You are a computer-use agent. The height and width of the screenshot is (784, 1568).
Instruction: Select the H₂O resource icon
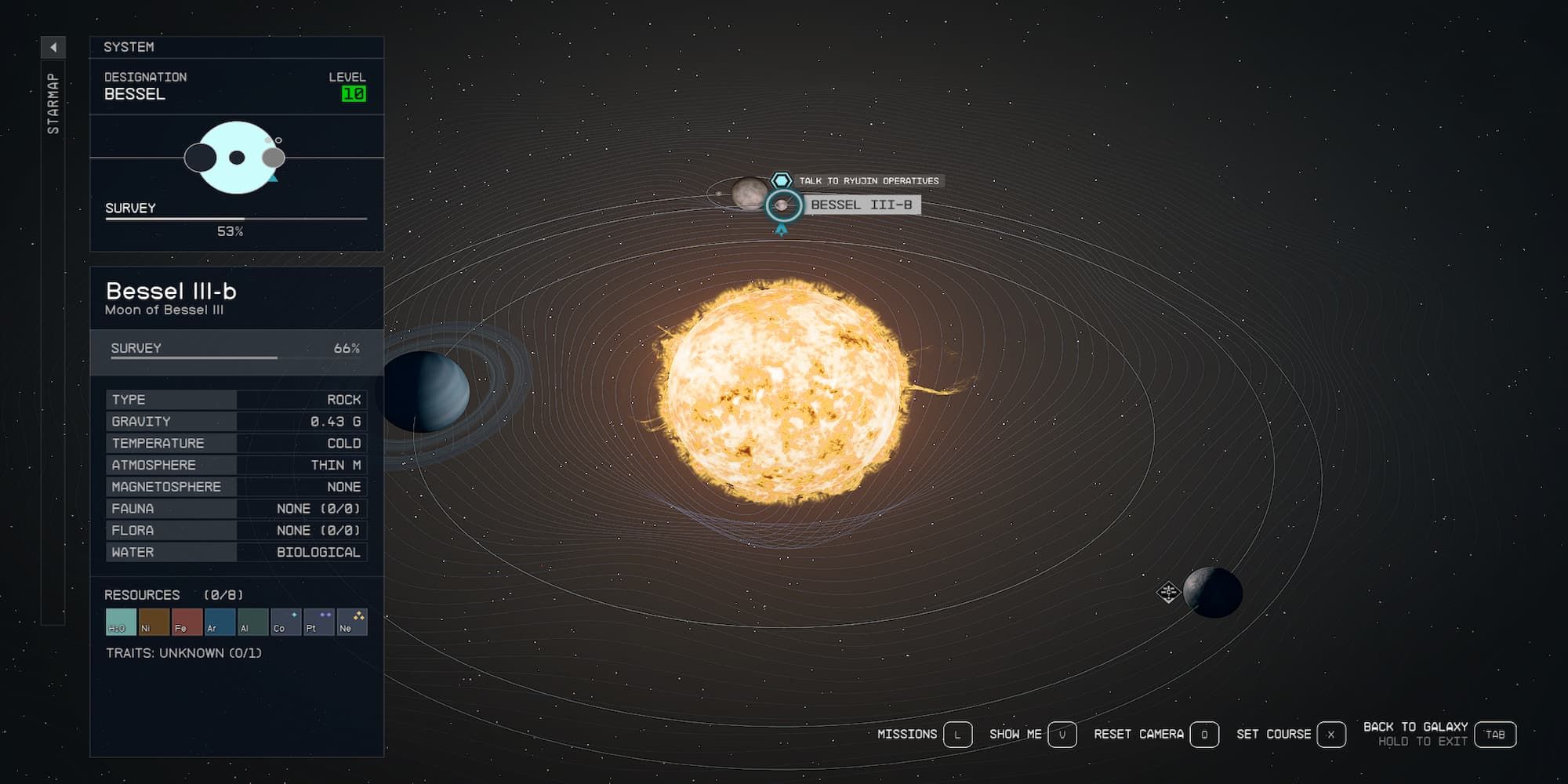coord(122,623)
